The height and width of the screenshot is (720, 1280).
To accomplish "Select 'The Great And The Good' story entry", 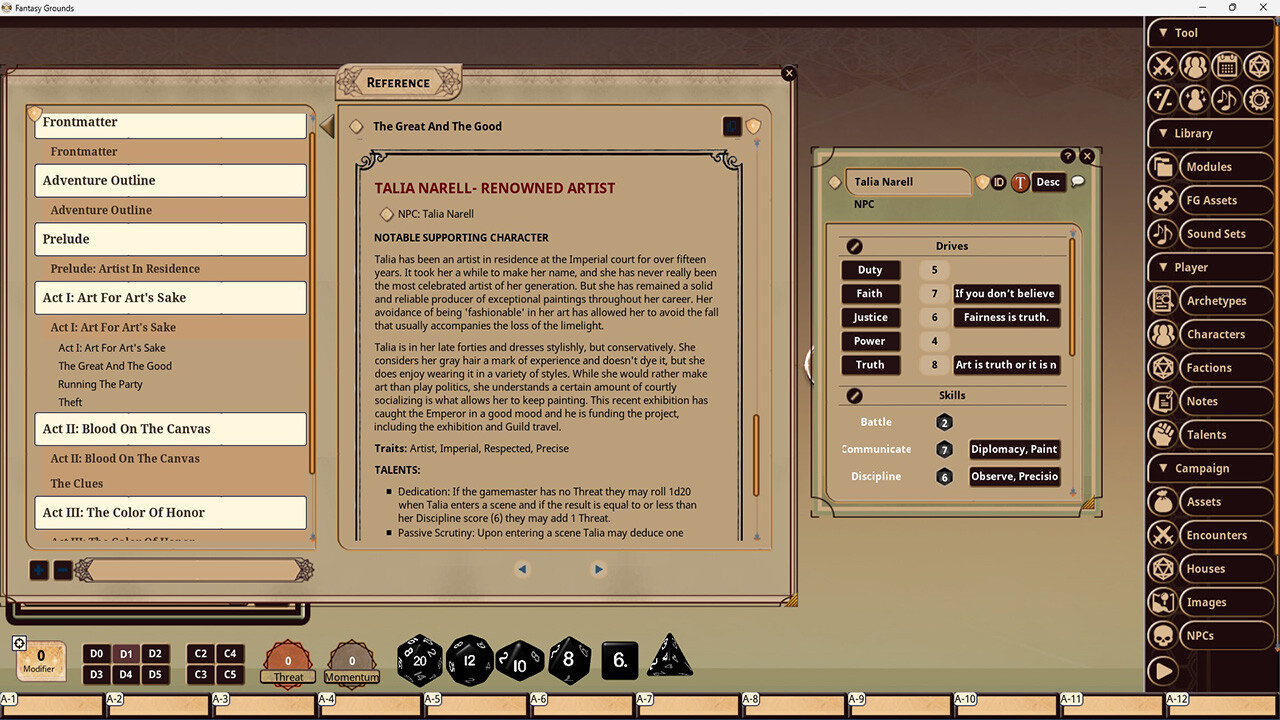I will point(114,366).
